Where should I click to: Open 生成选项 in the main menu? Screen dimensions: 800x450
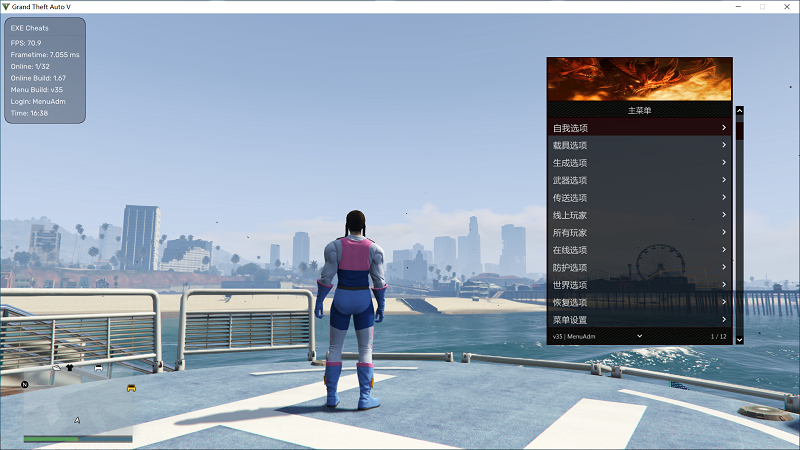pos(639,163)
